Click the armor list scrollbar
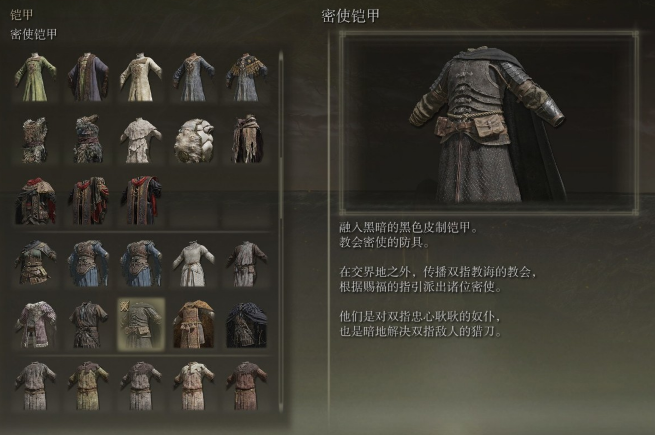655x435 pixels. 283,200
